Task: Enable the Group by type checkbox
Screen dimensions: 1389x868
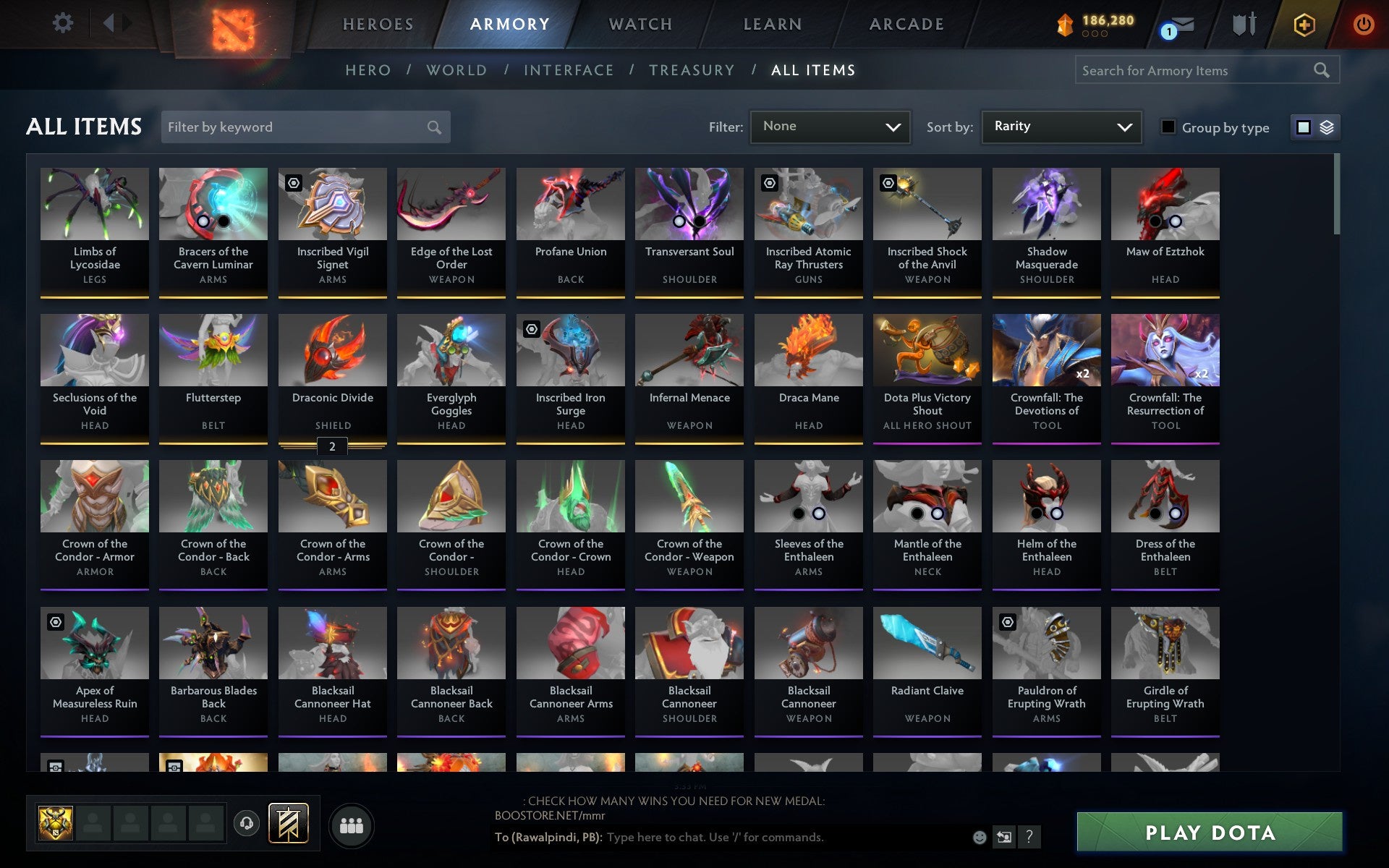Action: tap(1167, 127)
